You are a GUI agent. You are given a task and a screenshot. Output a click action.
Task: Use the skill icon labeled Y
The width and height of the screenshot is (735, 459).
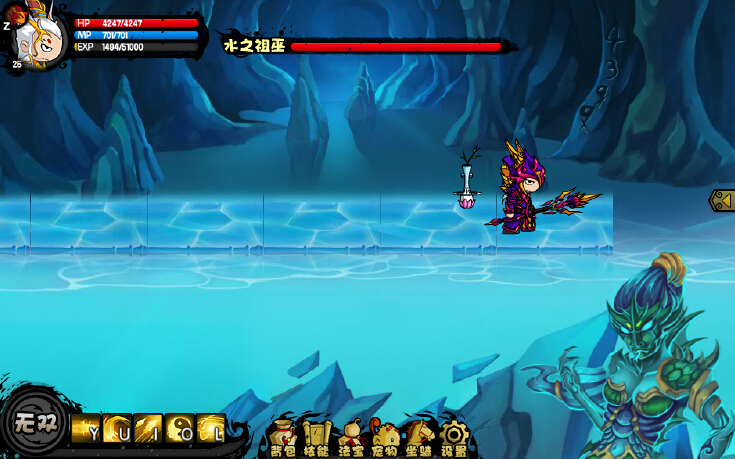(85, 428)
